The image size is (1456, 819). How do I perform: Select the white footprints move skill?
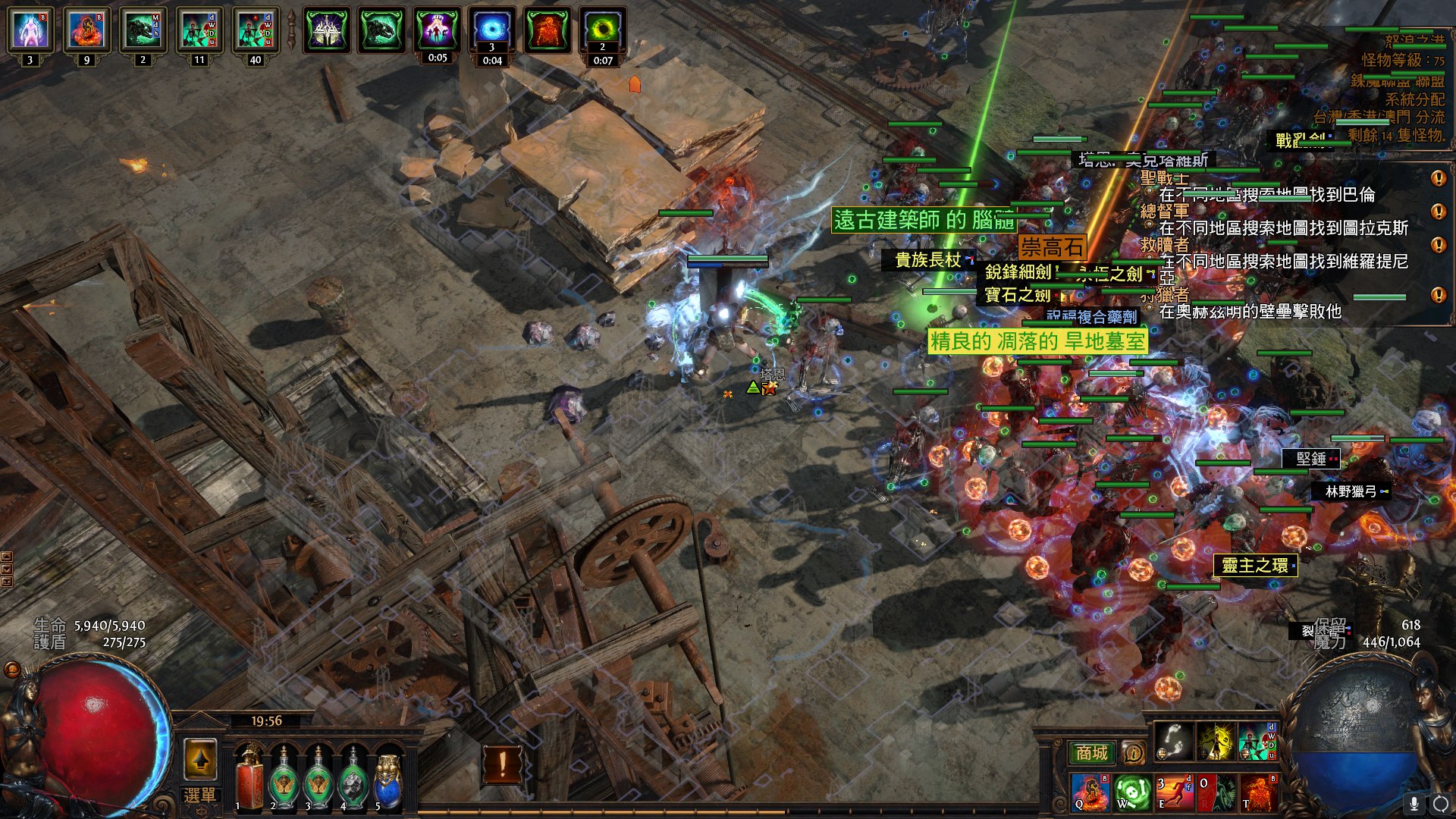pos(1174,741)
